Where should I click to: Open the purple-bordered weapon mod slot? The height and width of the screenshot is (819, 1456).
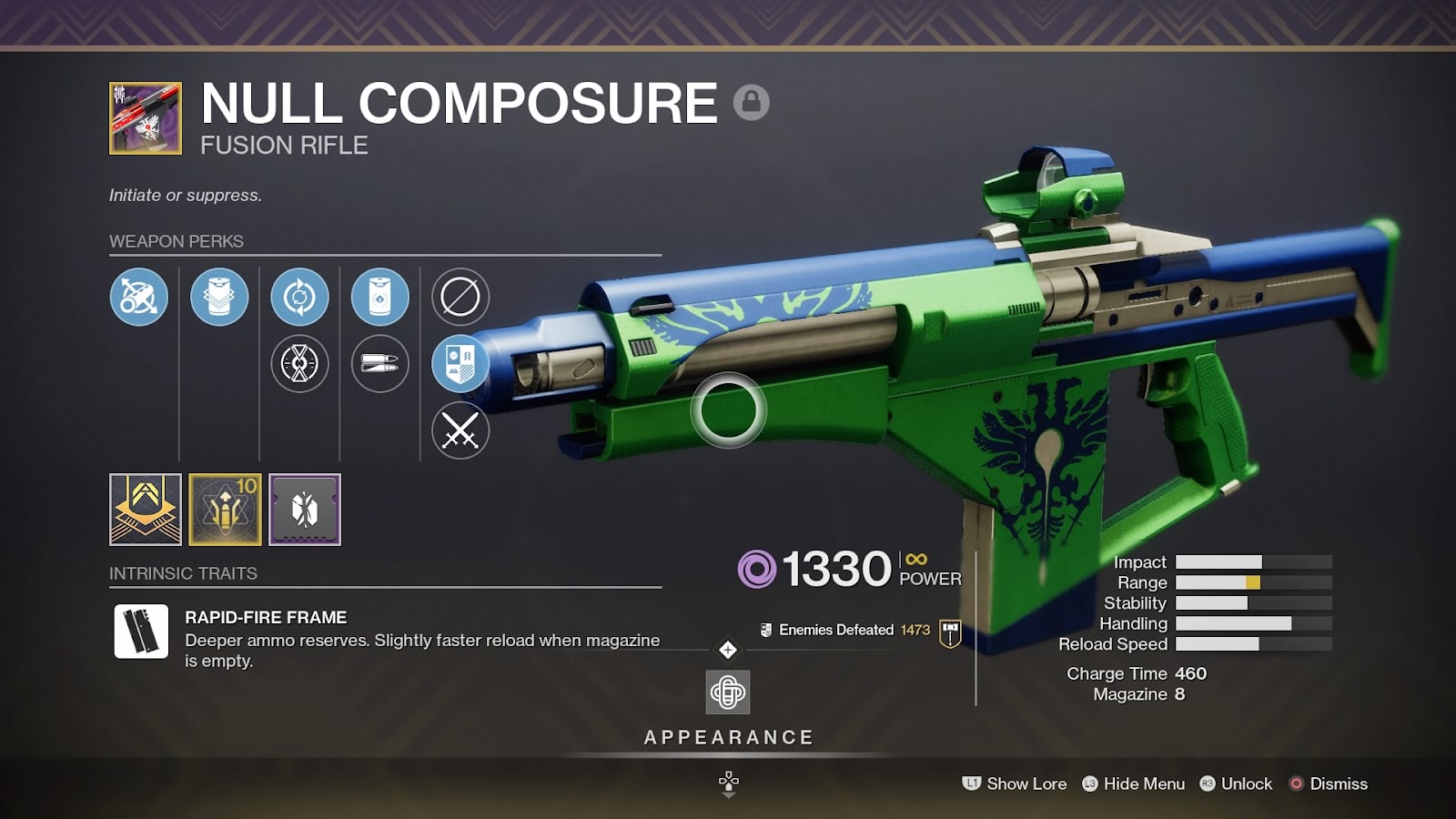(305, 510)
